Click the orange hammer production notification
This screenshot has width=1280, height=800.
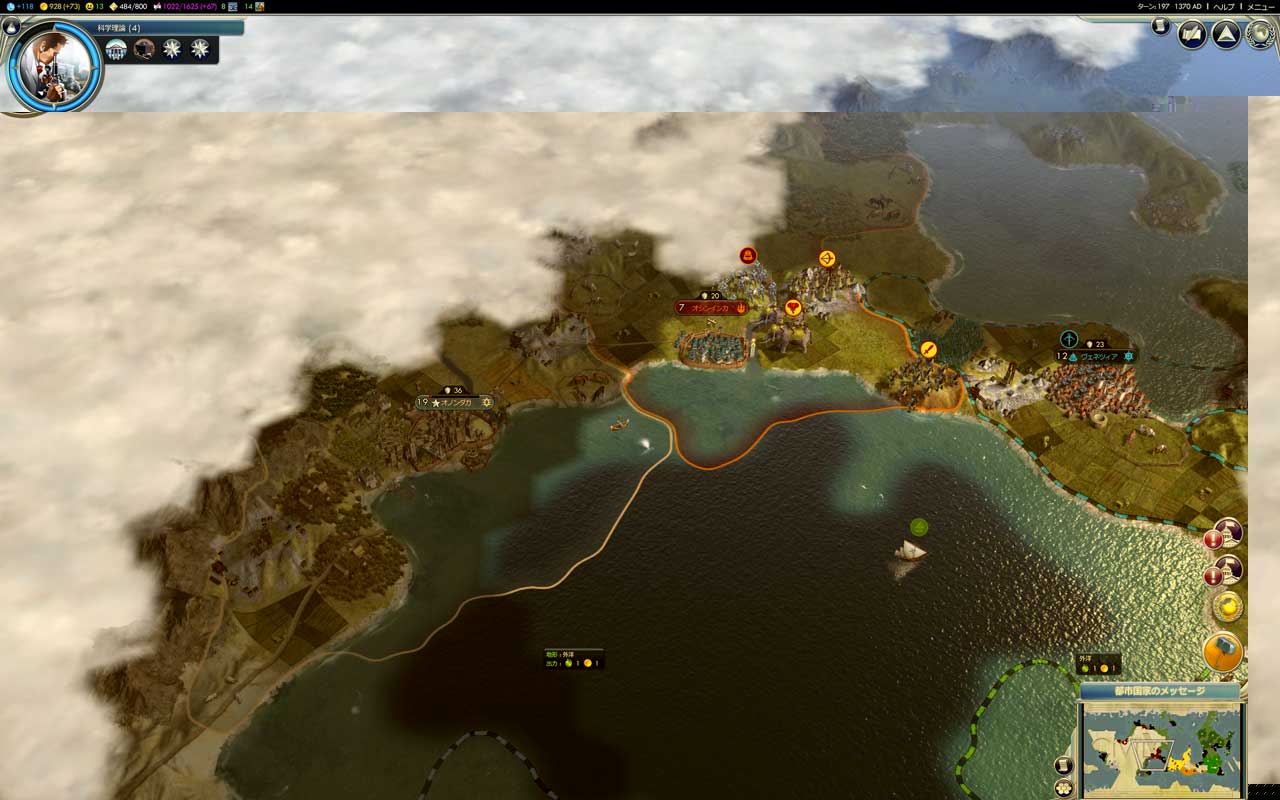tap(1223, 652)
